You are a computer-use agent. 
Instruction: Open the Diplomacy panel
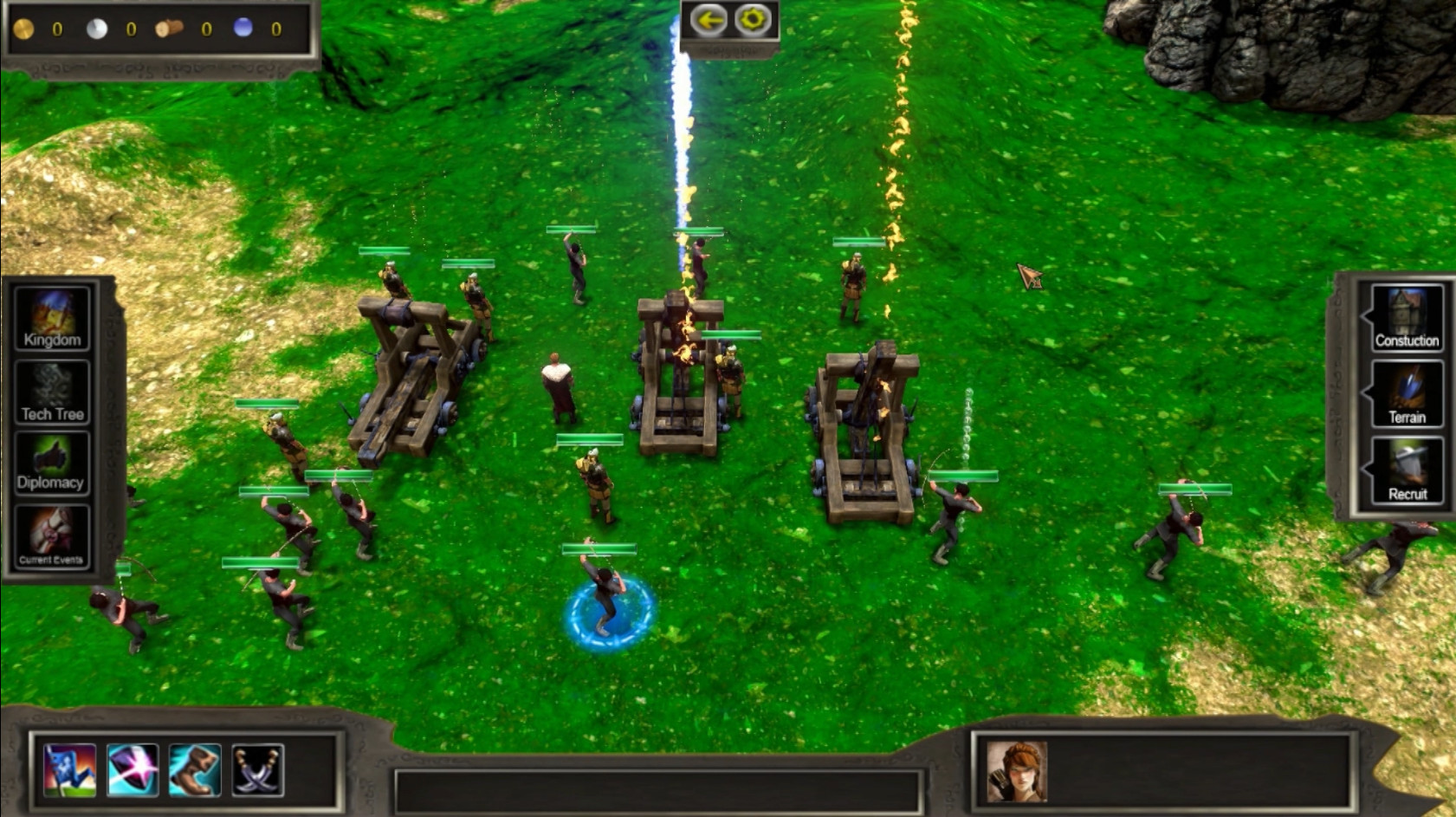click(x=51, y=464)
